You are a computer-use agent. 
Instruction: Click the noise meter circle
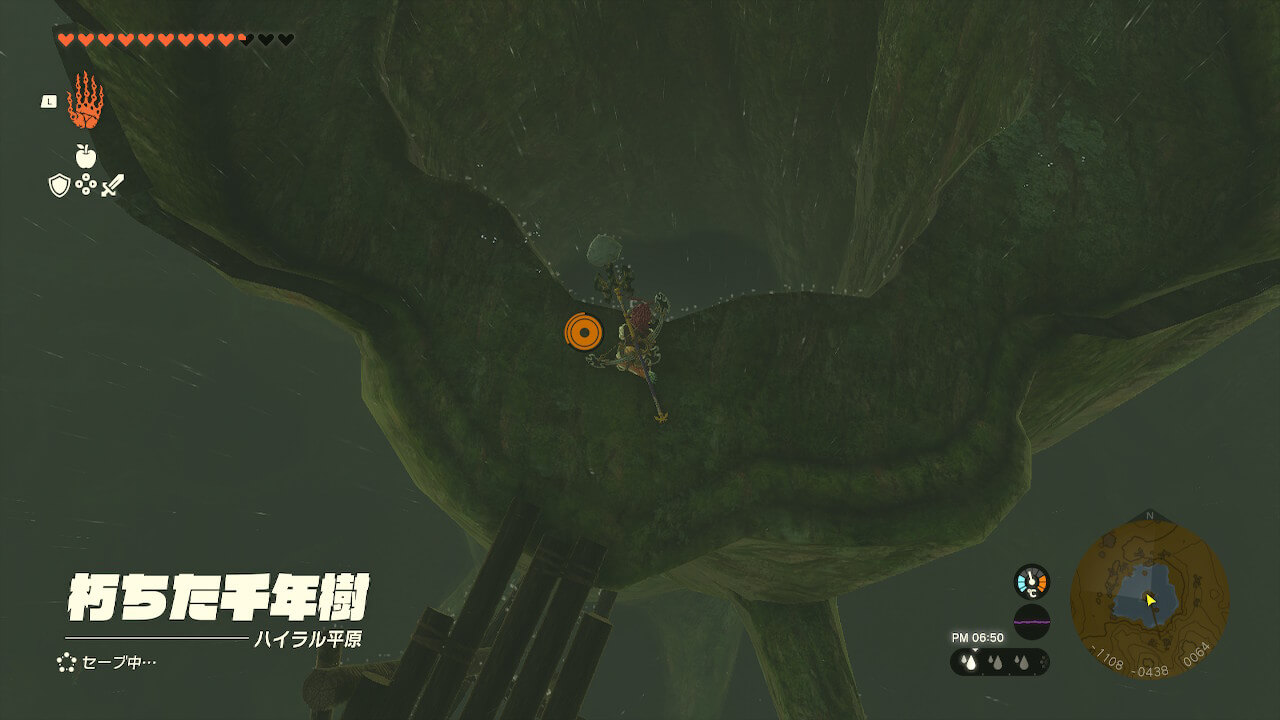point(1031,621)
